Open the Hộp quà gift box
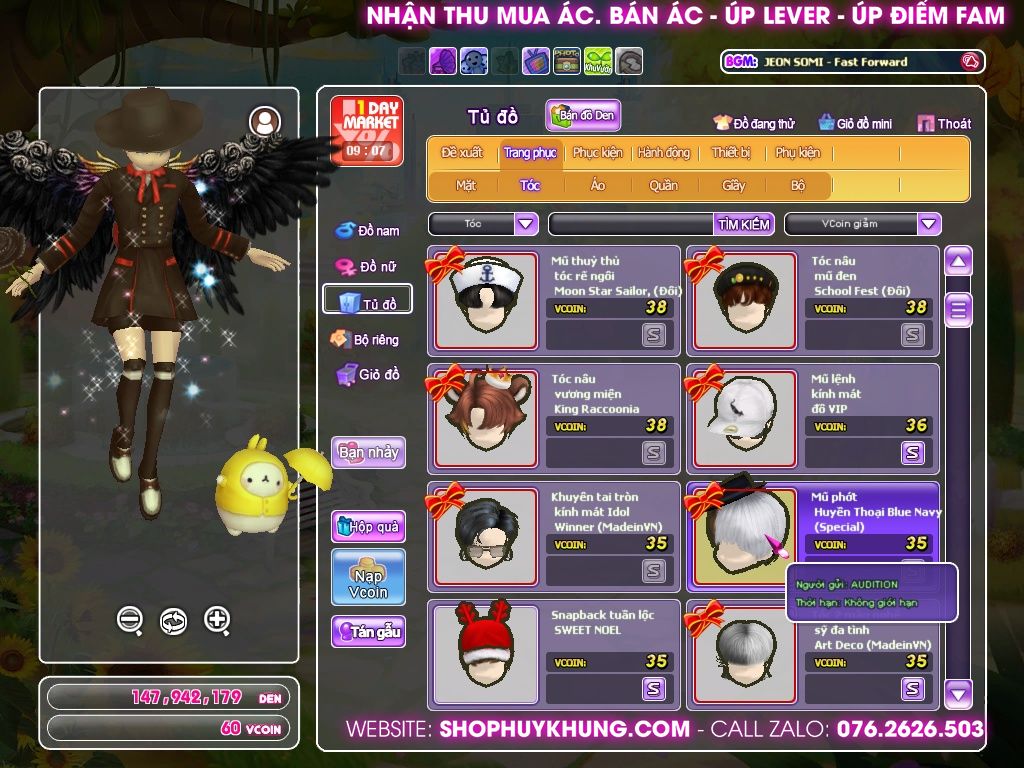The height and width of the screenshot is (768, 1024). [x=368, y=526]
